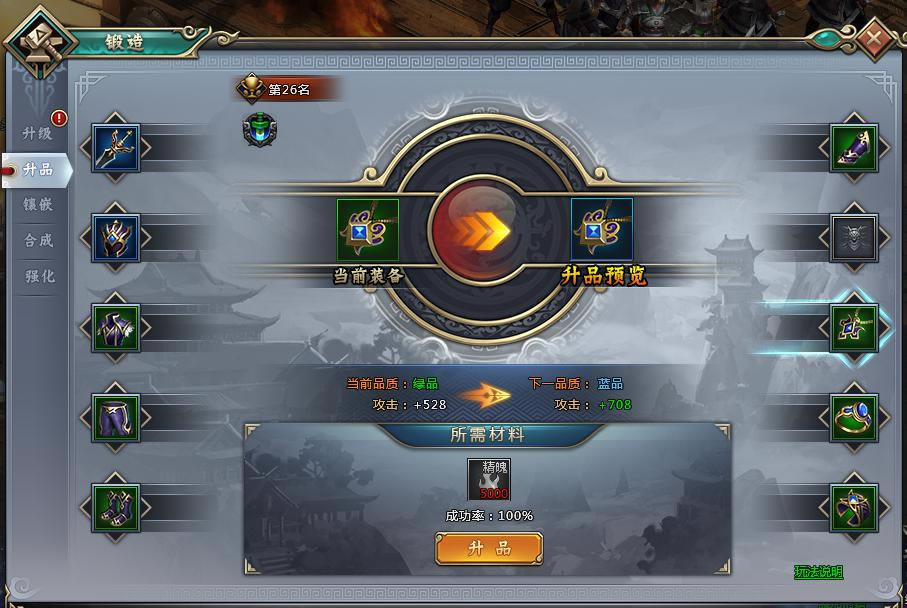
Task: Select the sword weapon slot
Action: coord(116,149)
